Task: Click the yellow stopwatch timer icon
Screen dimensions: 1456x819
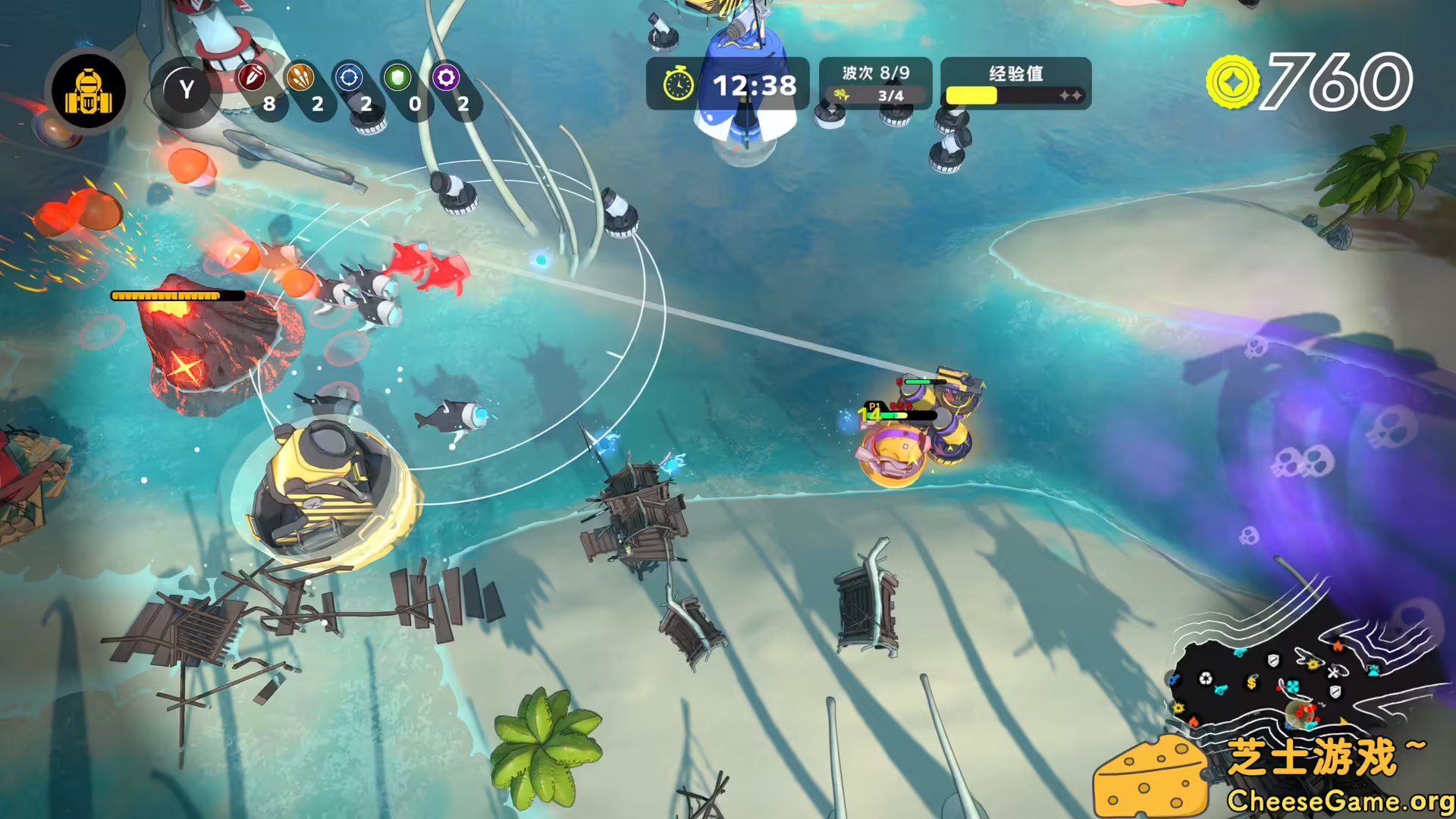Action: pos(679,83)
